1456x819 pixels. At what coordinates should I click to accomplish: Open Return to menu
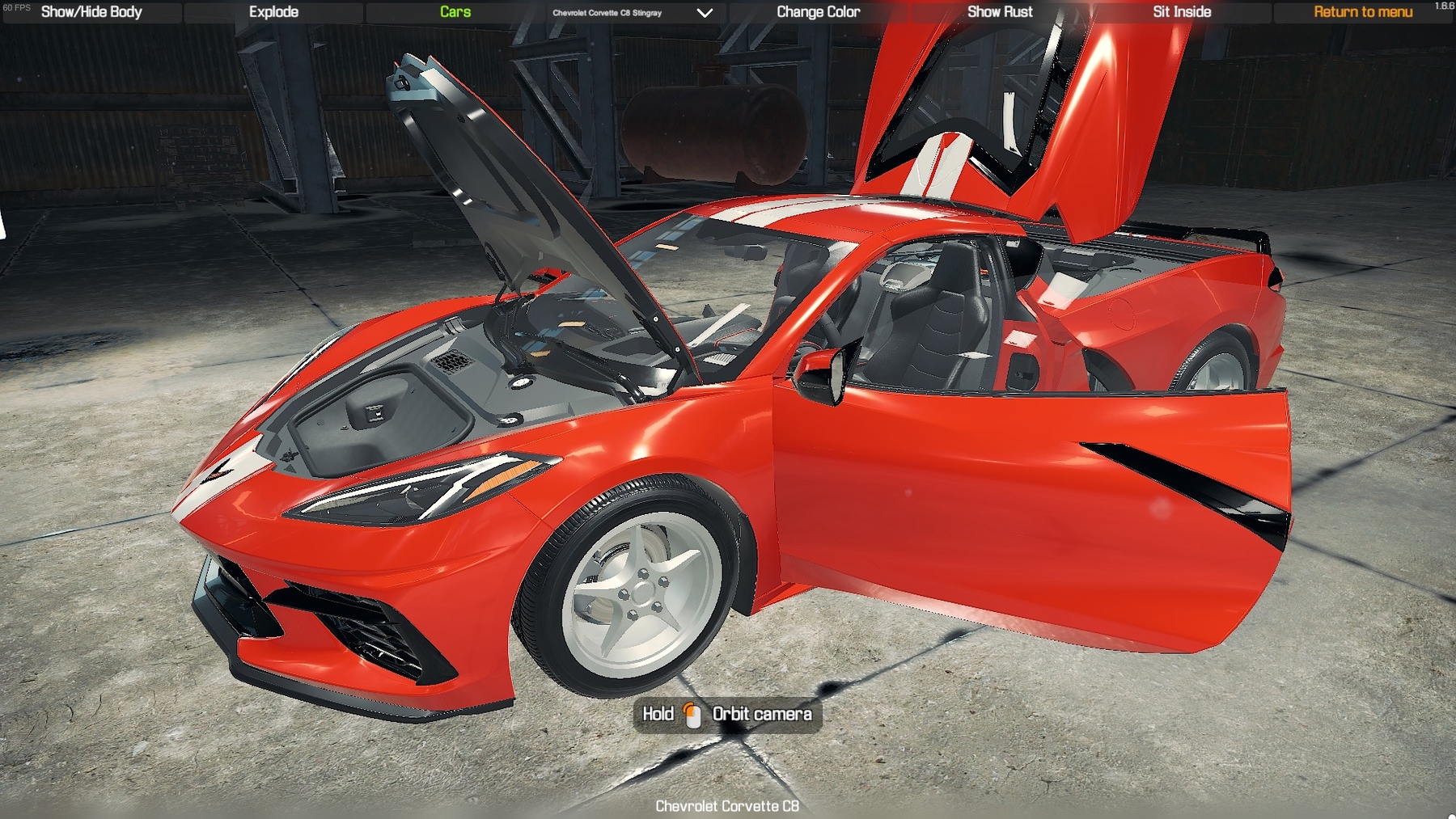click(x=1364, y=12)
